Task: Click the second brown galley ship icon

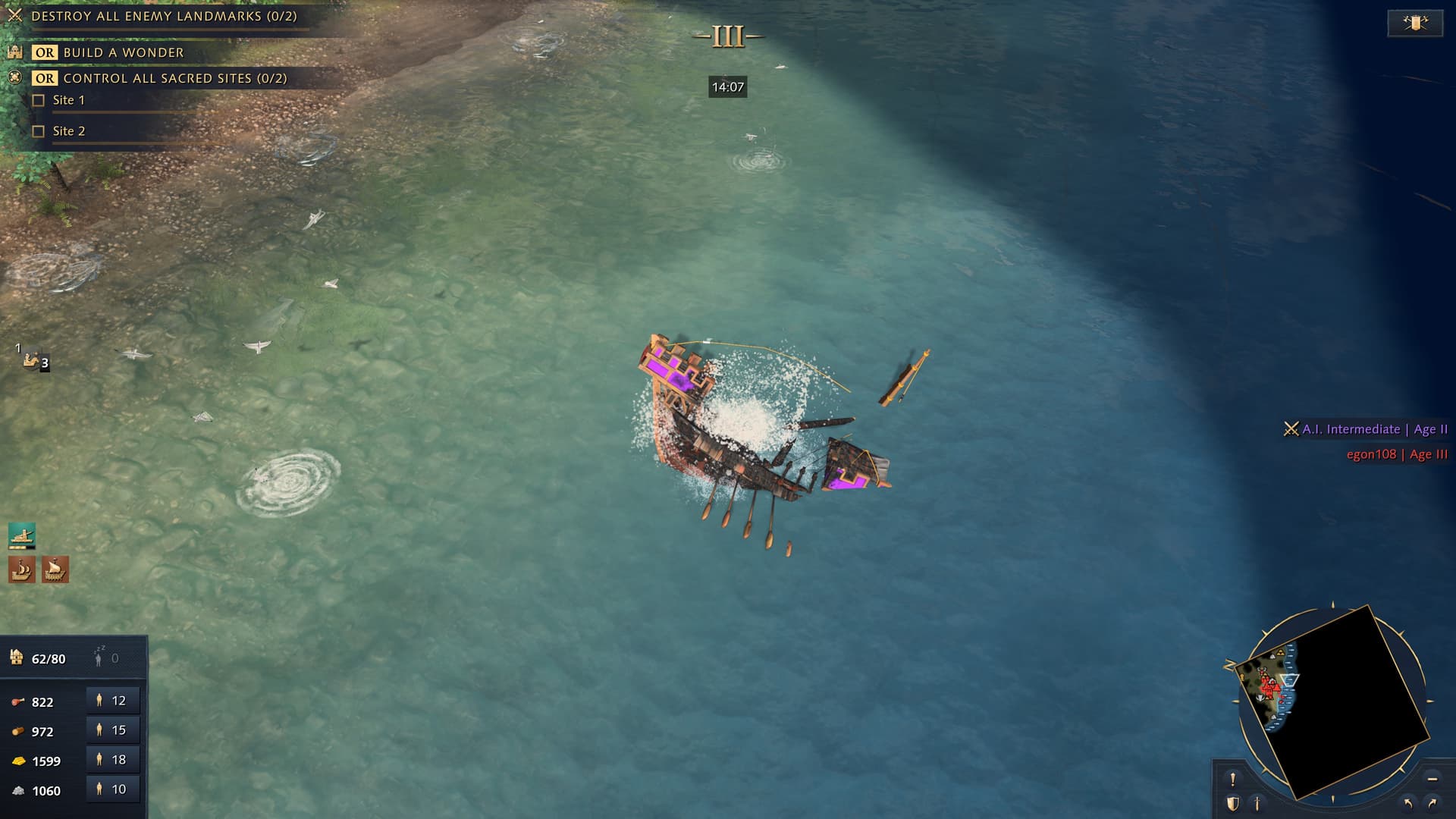Action: 55,569
